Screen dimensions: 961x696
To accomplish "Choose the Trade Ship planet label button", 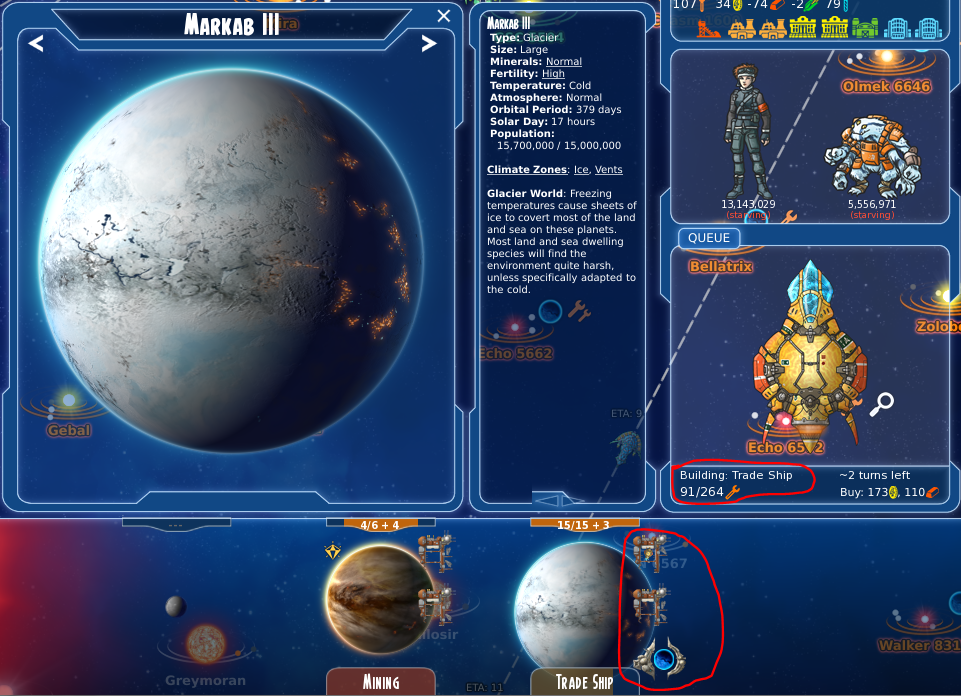I will [584, 682].
